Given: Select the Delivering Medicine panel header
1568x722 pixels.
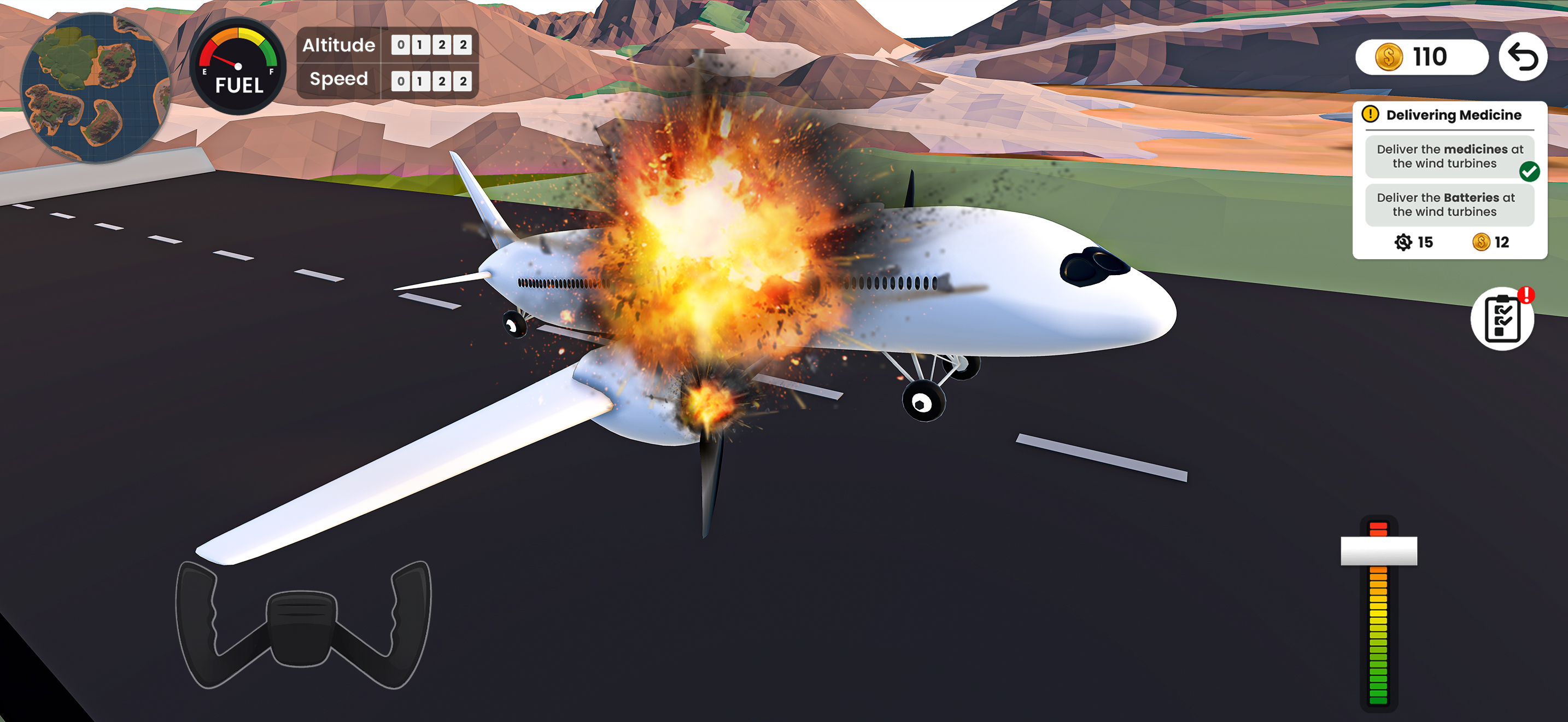Looking at the screenshot, I should coord(1453,114).
